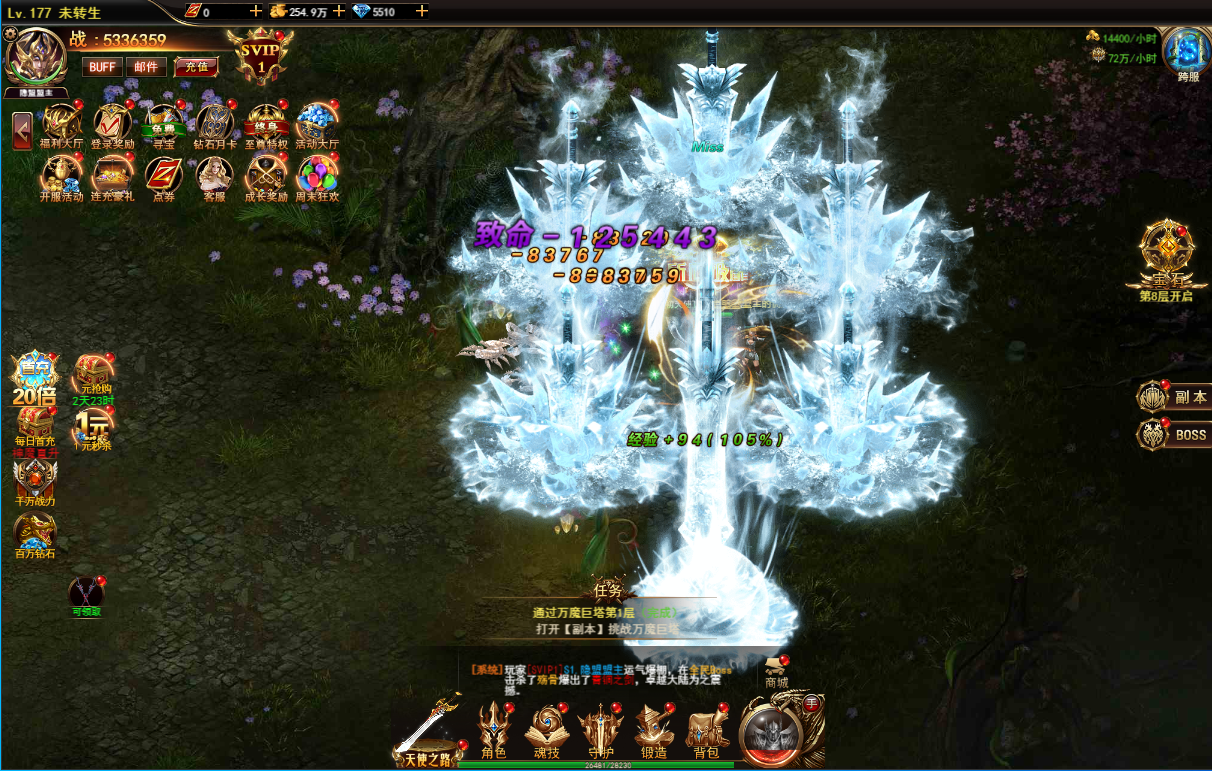Screen dimensions: 1212x771
Task: Open the 登录奖励 login reward icon
Action: 112,125
